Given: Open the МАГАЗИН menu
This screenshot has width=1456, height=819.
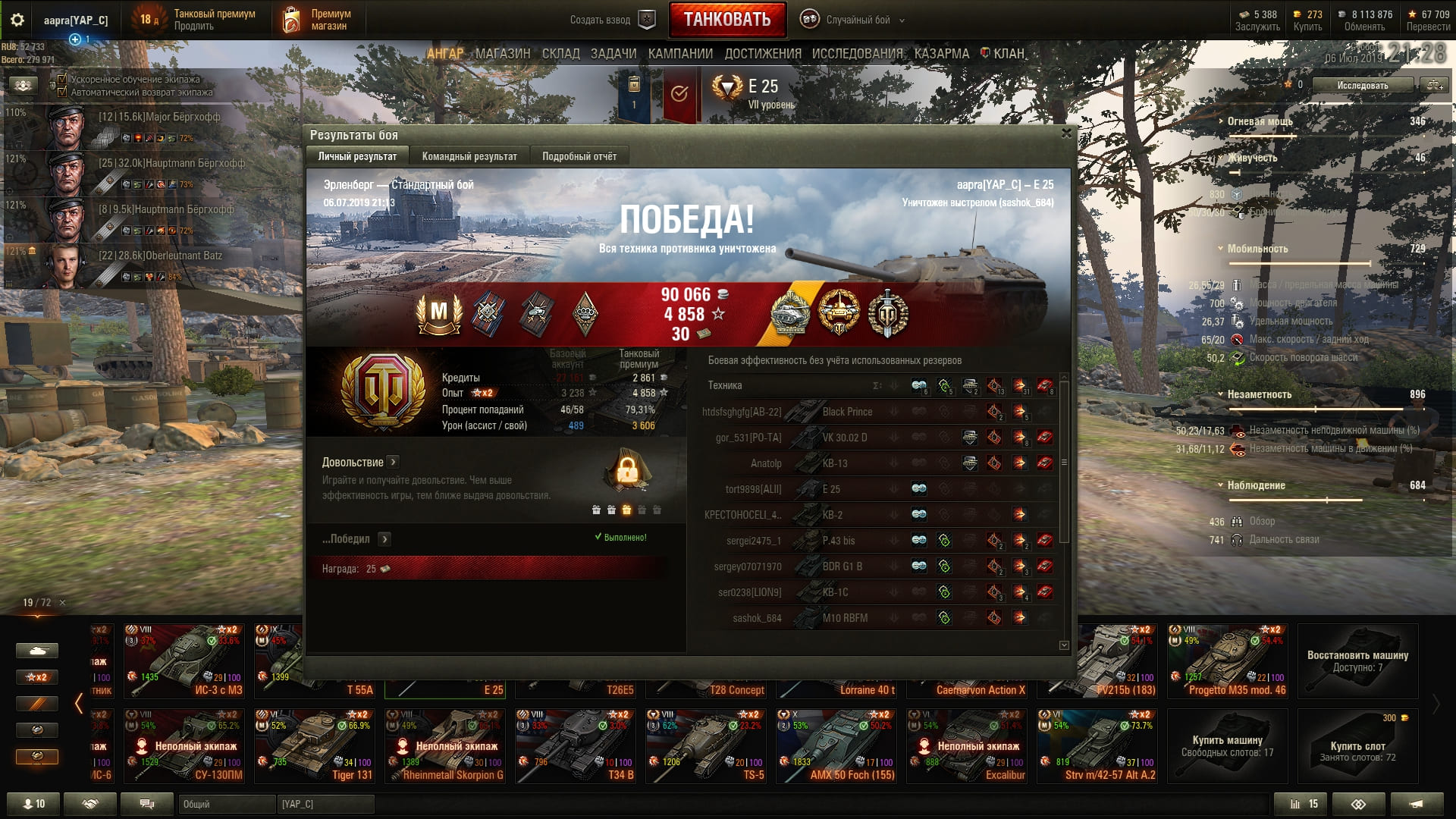Looking at the screenshot, I should tap(502, 54).
